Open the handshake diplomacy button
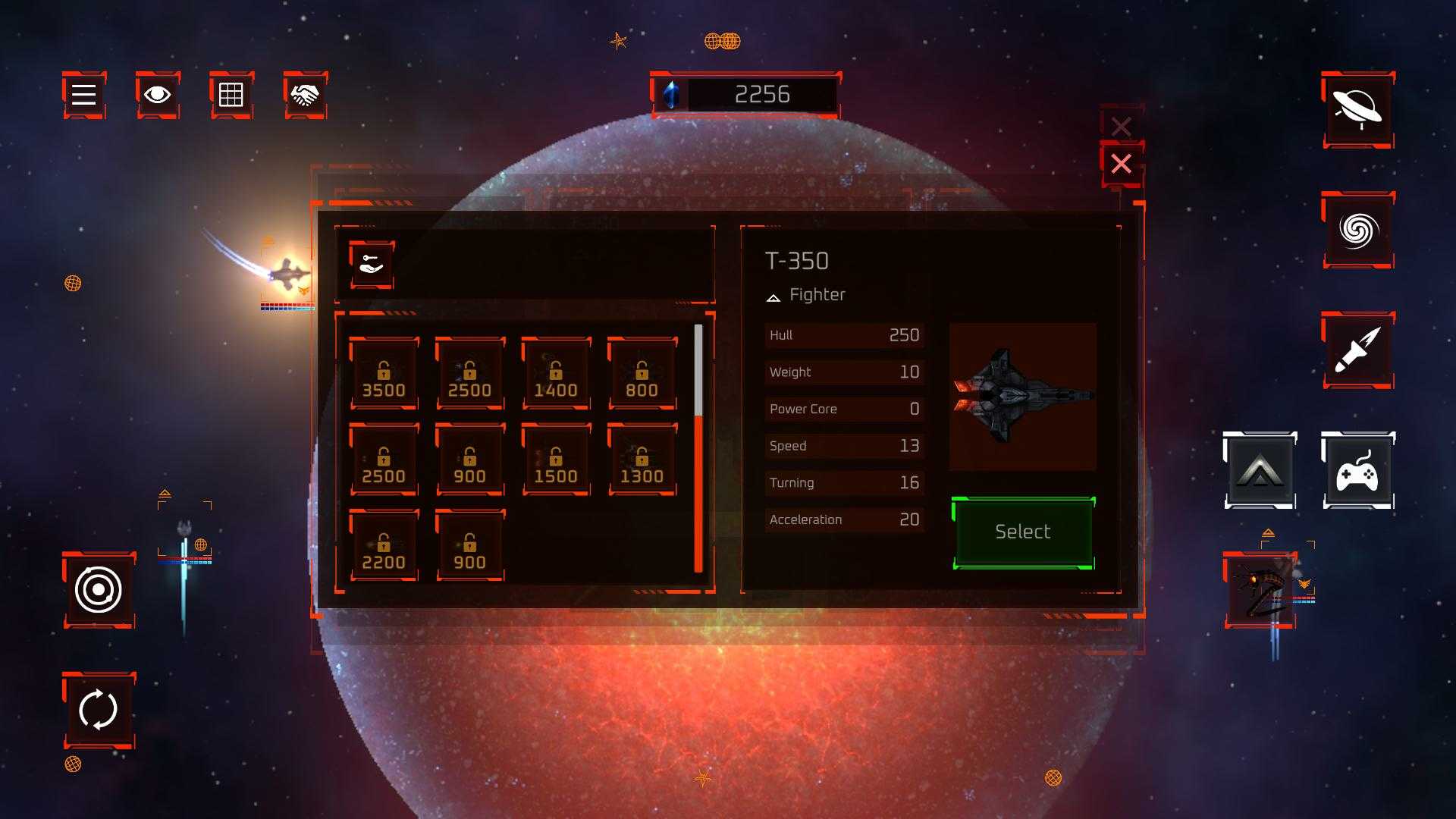This screenshot has width=1456, height=819. (305, 95)
